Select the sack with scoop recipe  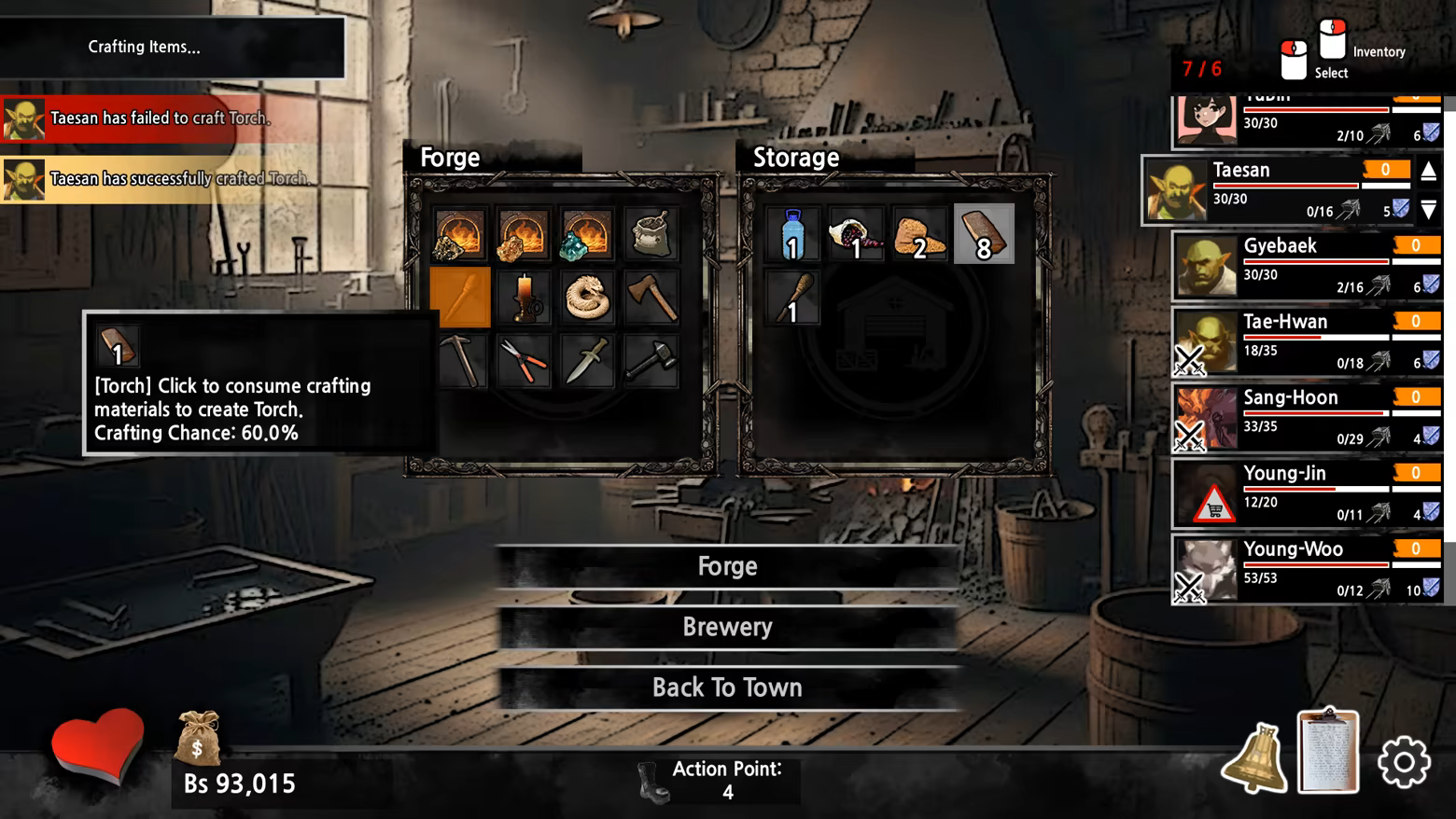651,233
